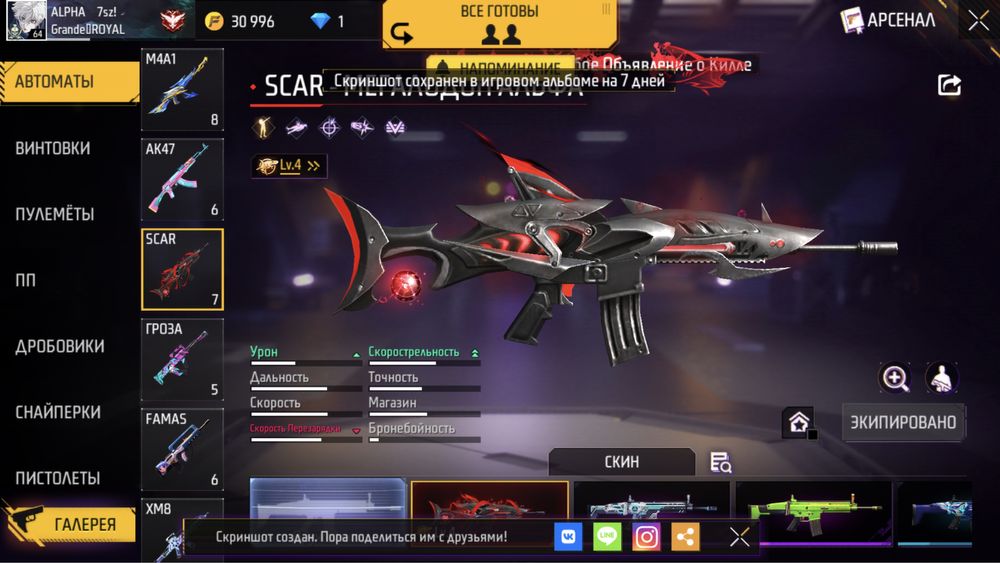
Task: Close the screenshot share banner
Action: (740, 537)
